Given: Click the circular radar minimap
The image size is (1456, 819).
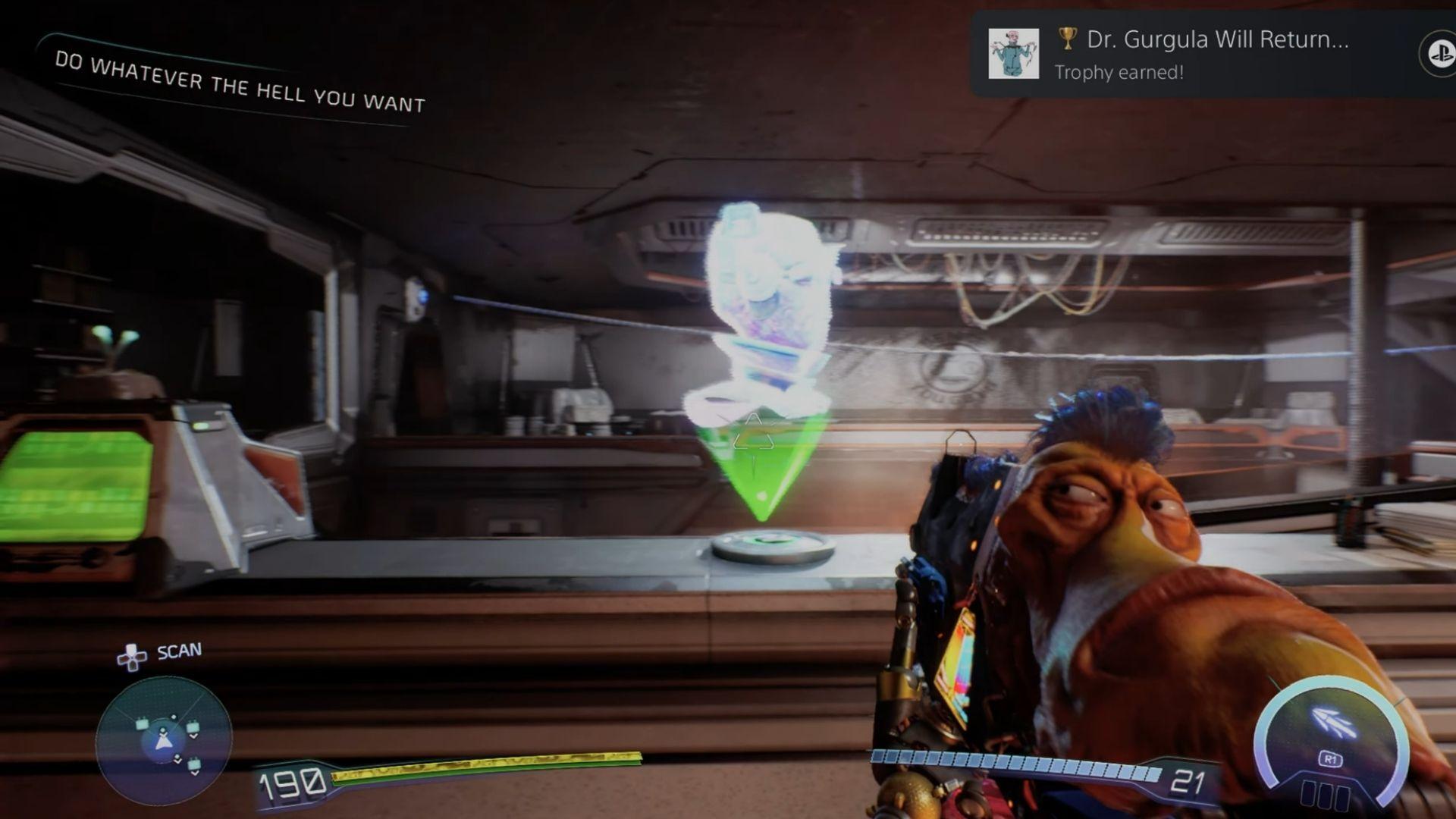Looking at the screenshot, I should 164,740.
